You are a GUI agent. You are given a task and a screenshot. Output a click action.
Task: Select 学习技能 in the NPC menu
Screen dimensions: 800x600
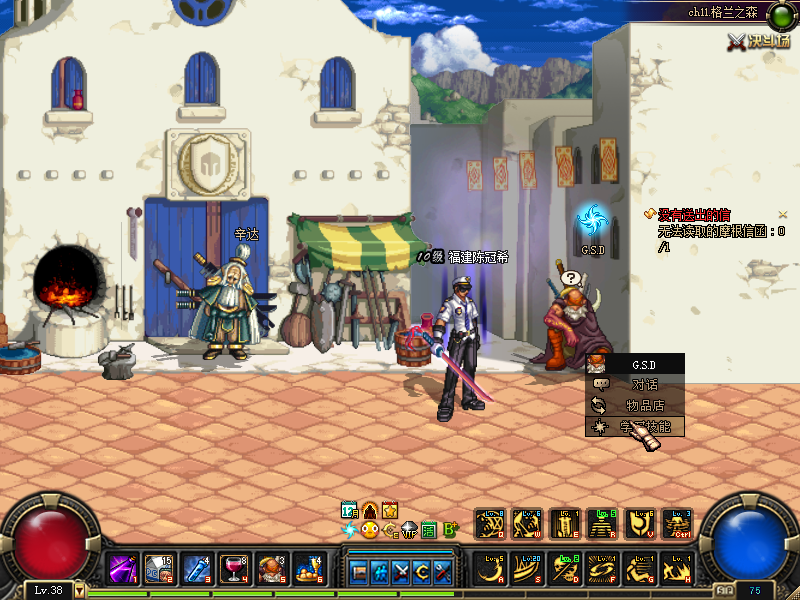[x=644, y=427]
